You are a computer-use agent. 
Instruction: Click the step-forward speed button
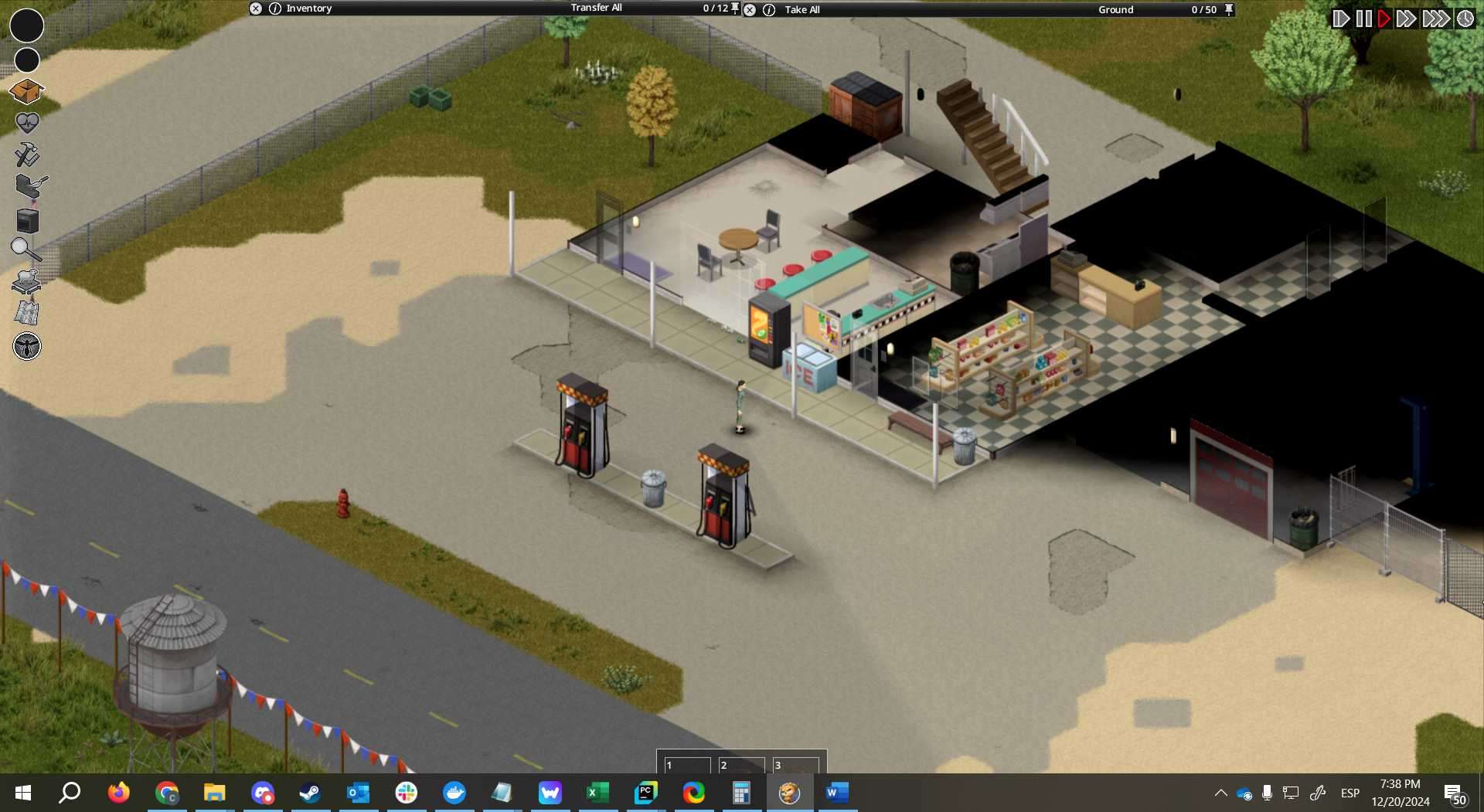tap(1341, 19)
